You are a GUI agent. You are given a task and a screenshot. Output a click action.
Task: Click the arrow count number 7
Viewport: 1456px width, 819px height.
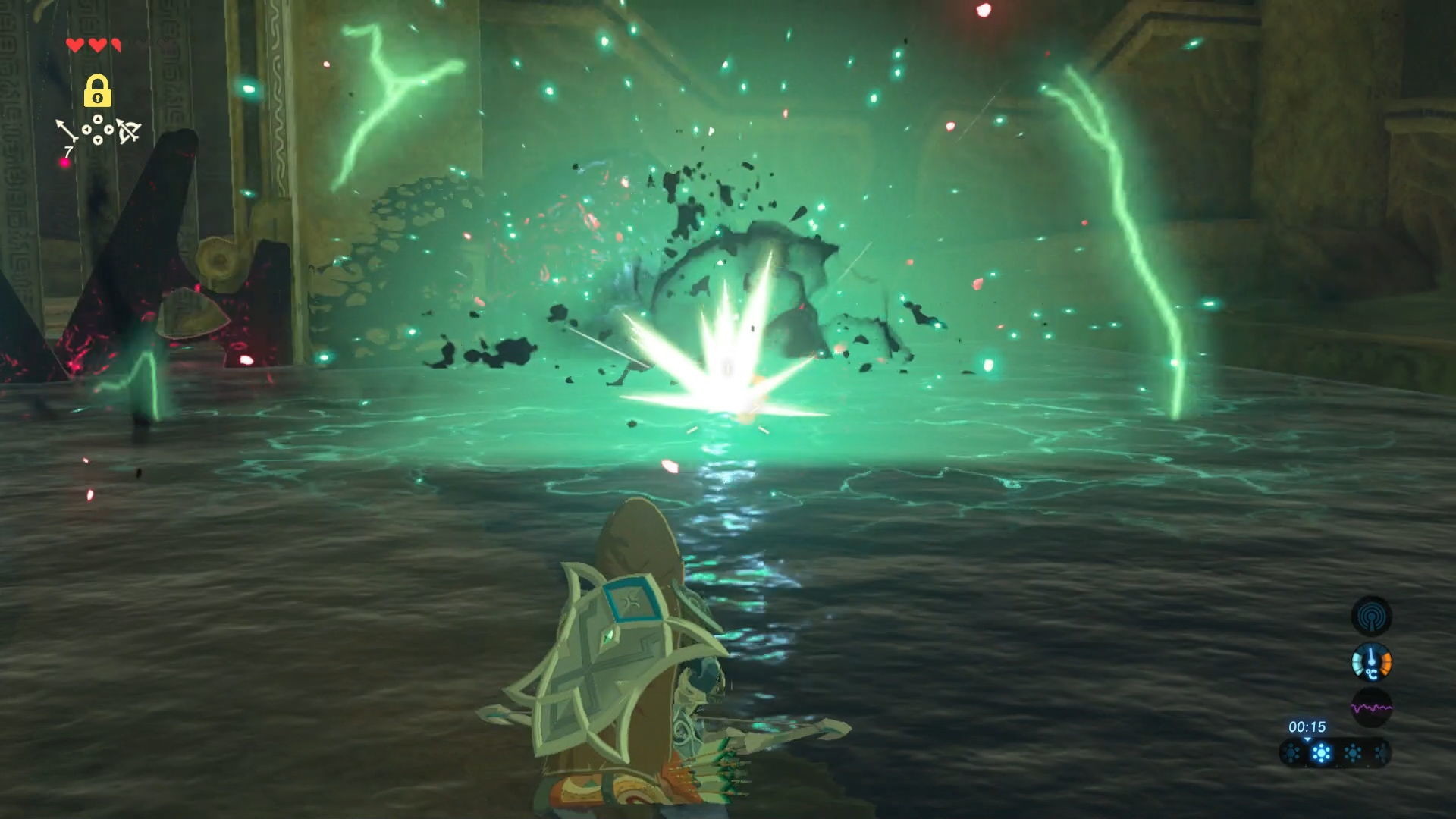[67, 150]
